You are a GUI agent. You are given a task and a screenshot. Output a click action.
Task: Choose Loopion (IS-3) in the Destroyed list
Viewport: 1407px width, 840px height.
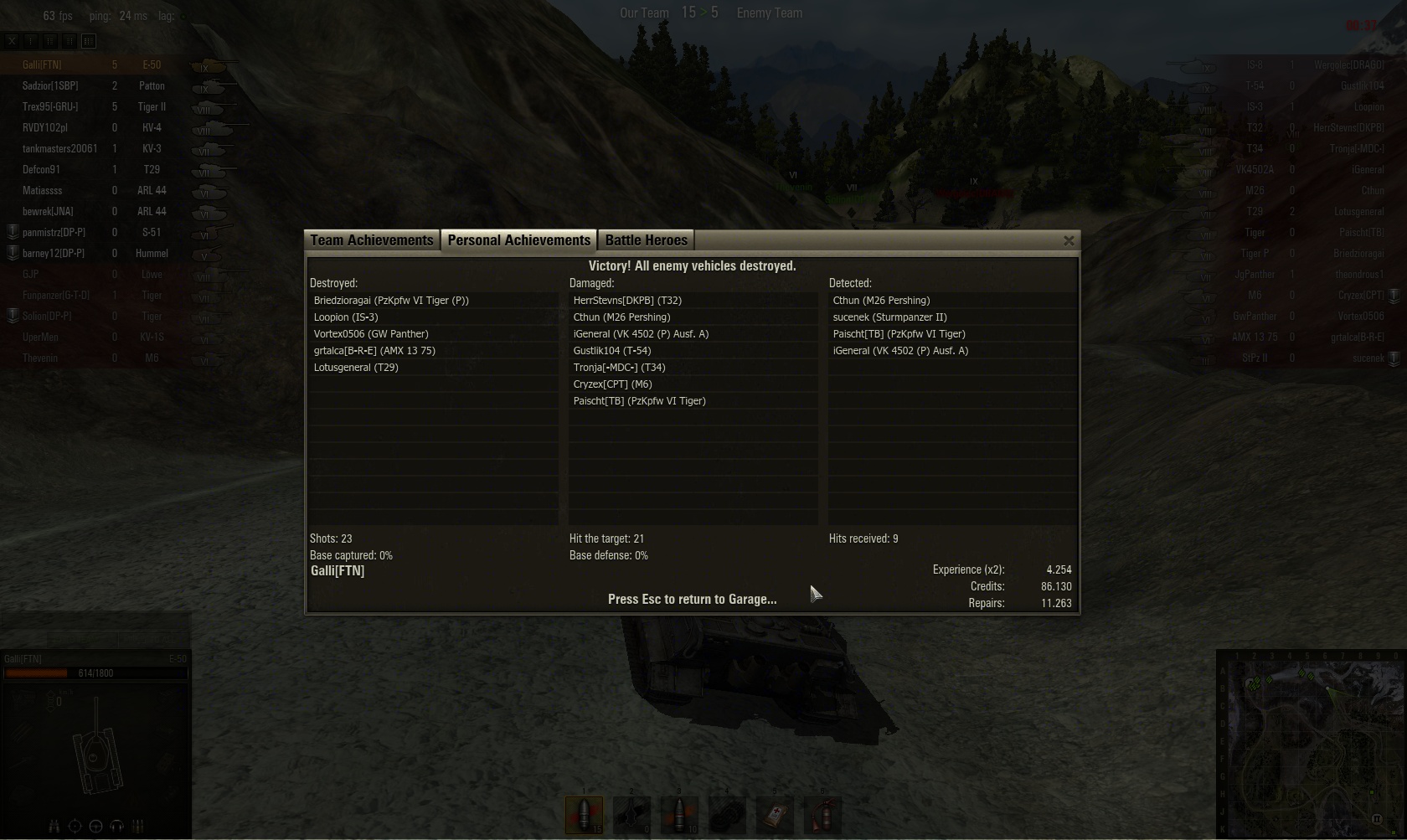pos(346,317)
